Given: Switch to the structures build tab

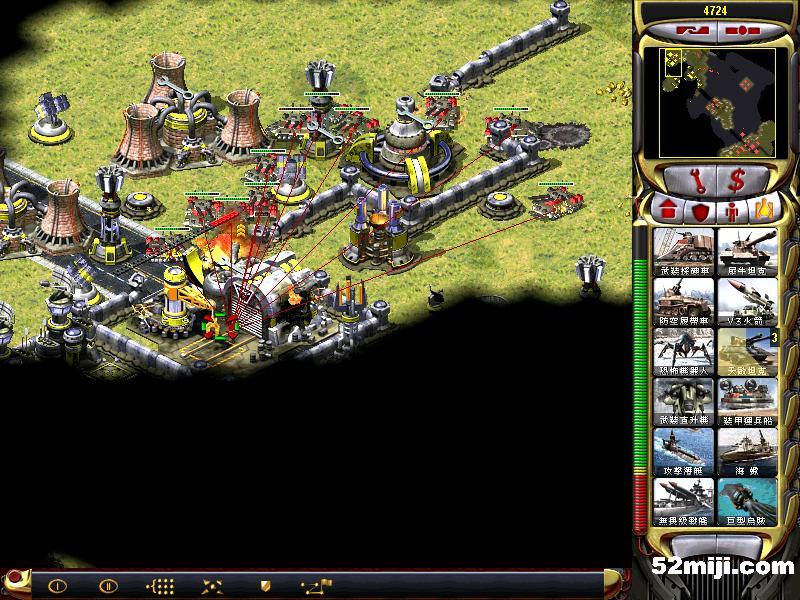Looking at the screenshot, I should pos(666,211).
